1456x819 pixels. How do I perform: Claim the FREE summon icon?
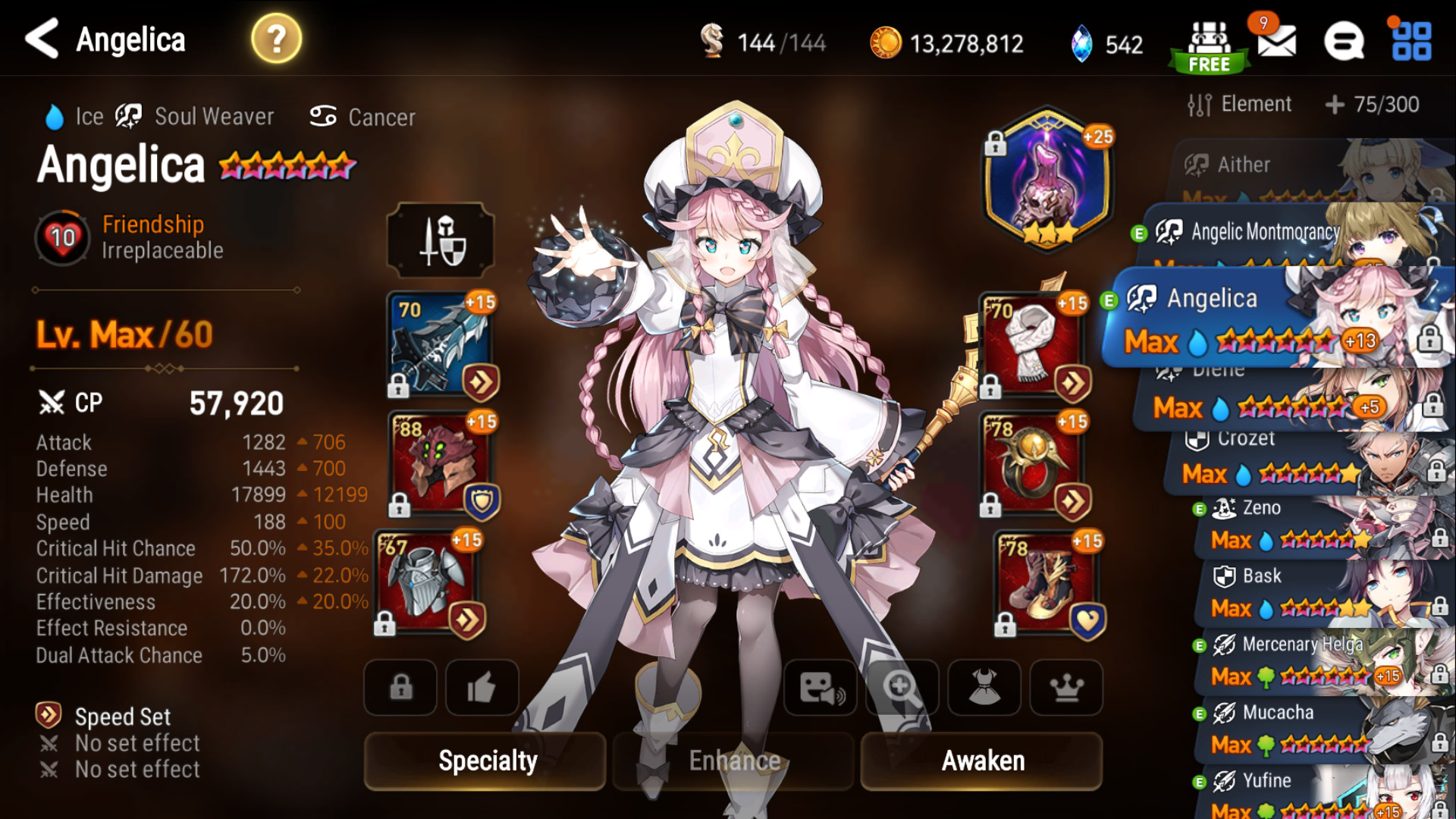tap(1209, 45)
